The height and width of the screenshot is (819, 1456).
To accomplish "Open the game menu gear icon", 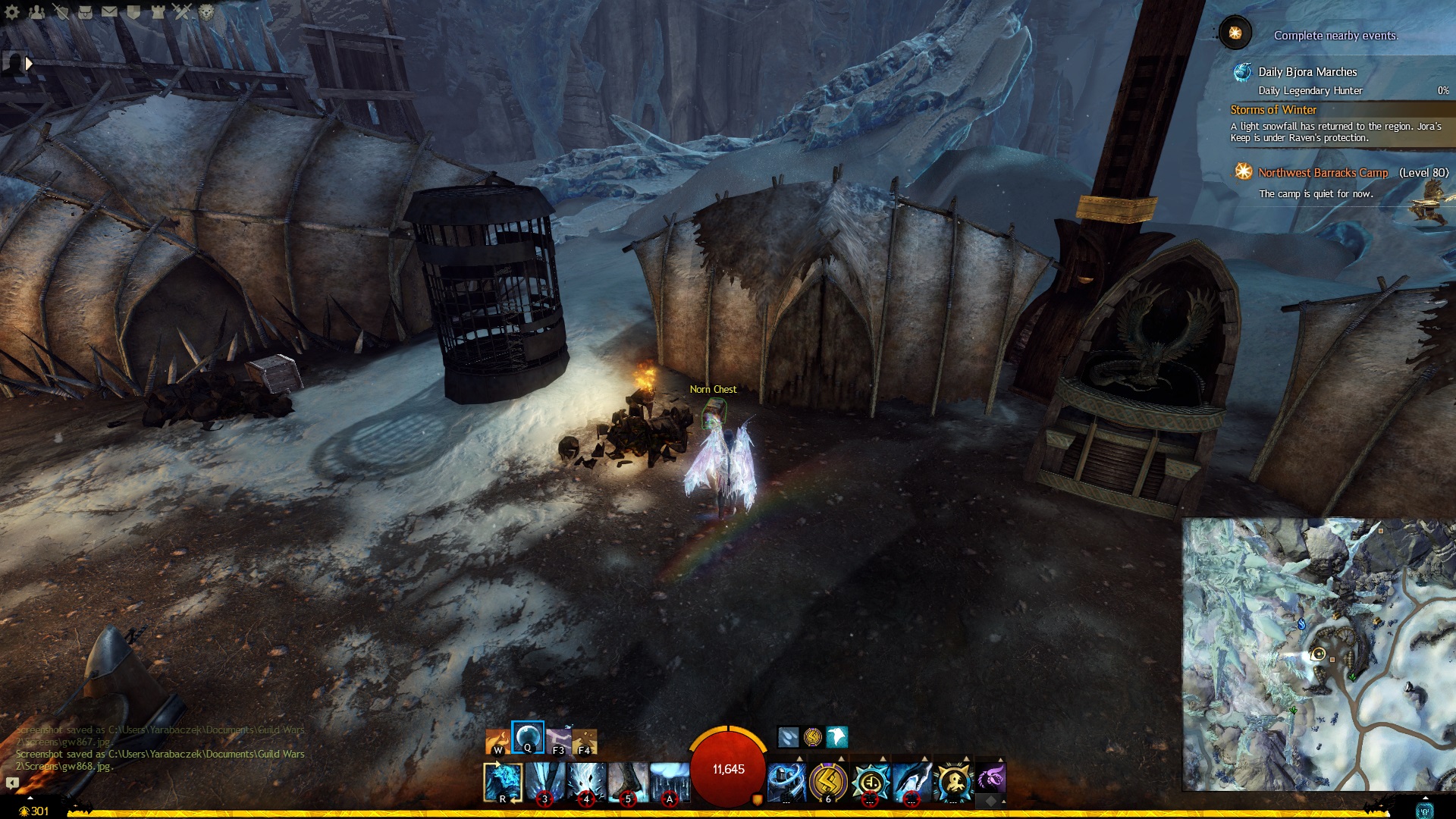I will point(12,11).
